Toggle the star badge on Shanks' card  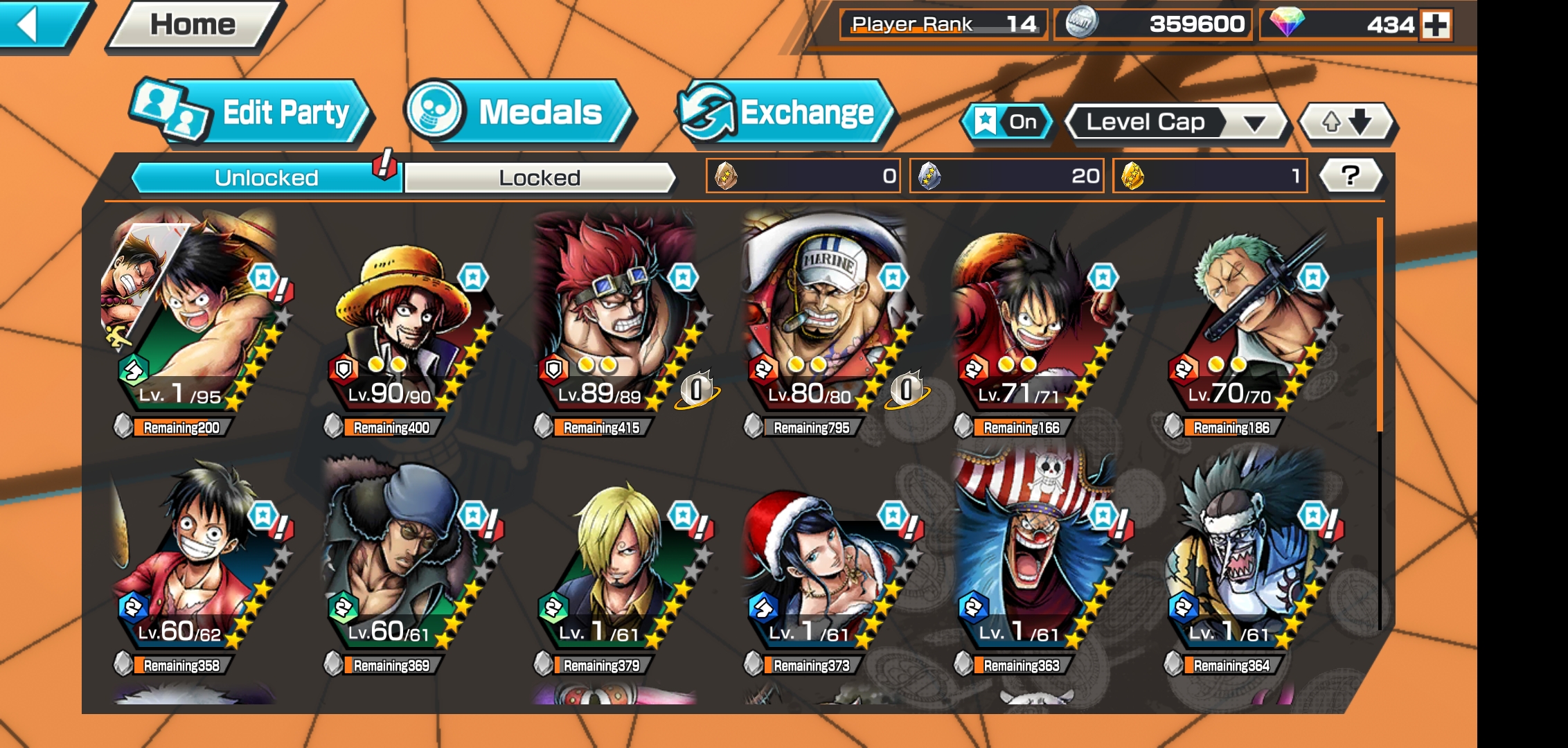click(473, 275)
